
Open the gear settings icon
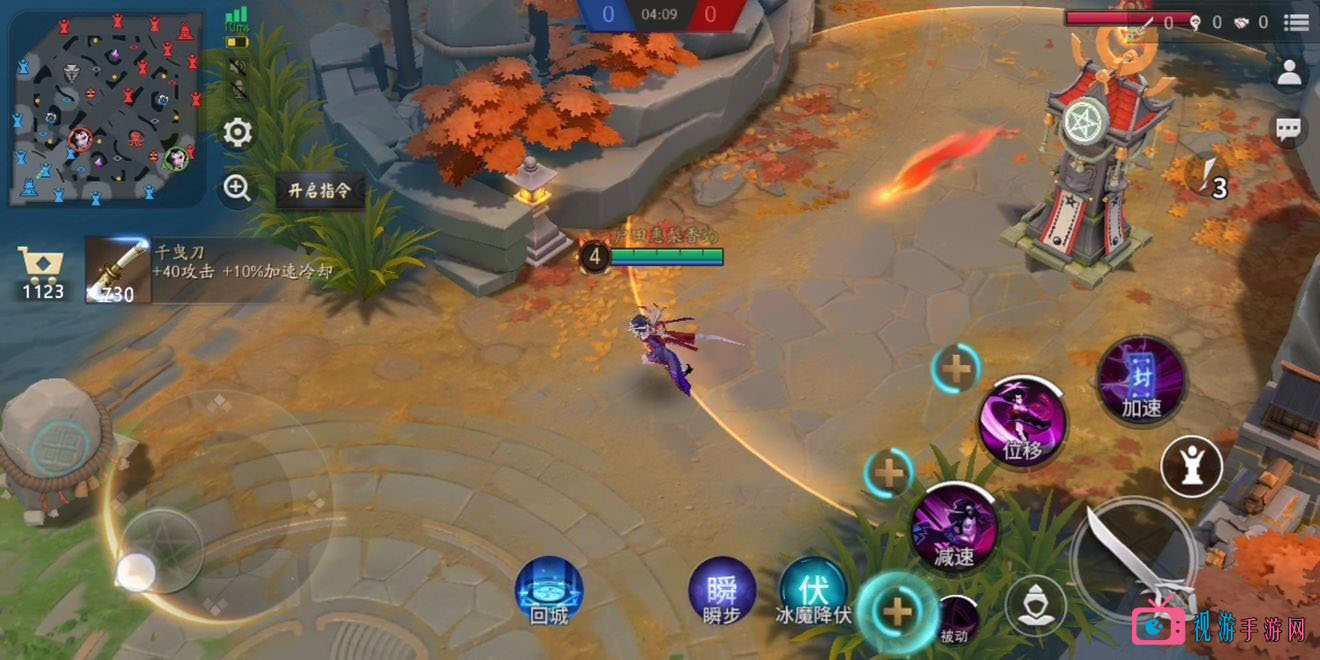tap(237, 133)
